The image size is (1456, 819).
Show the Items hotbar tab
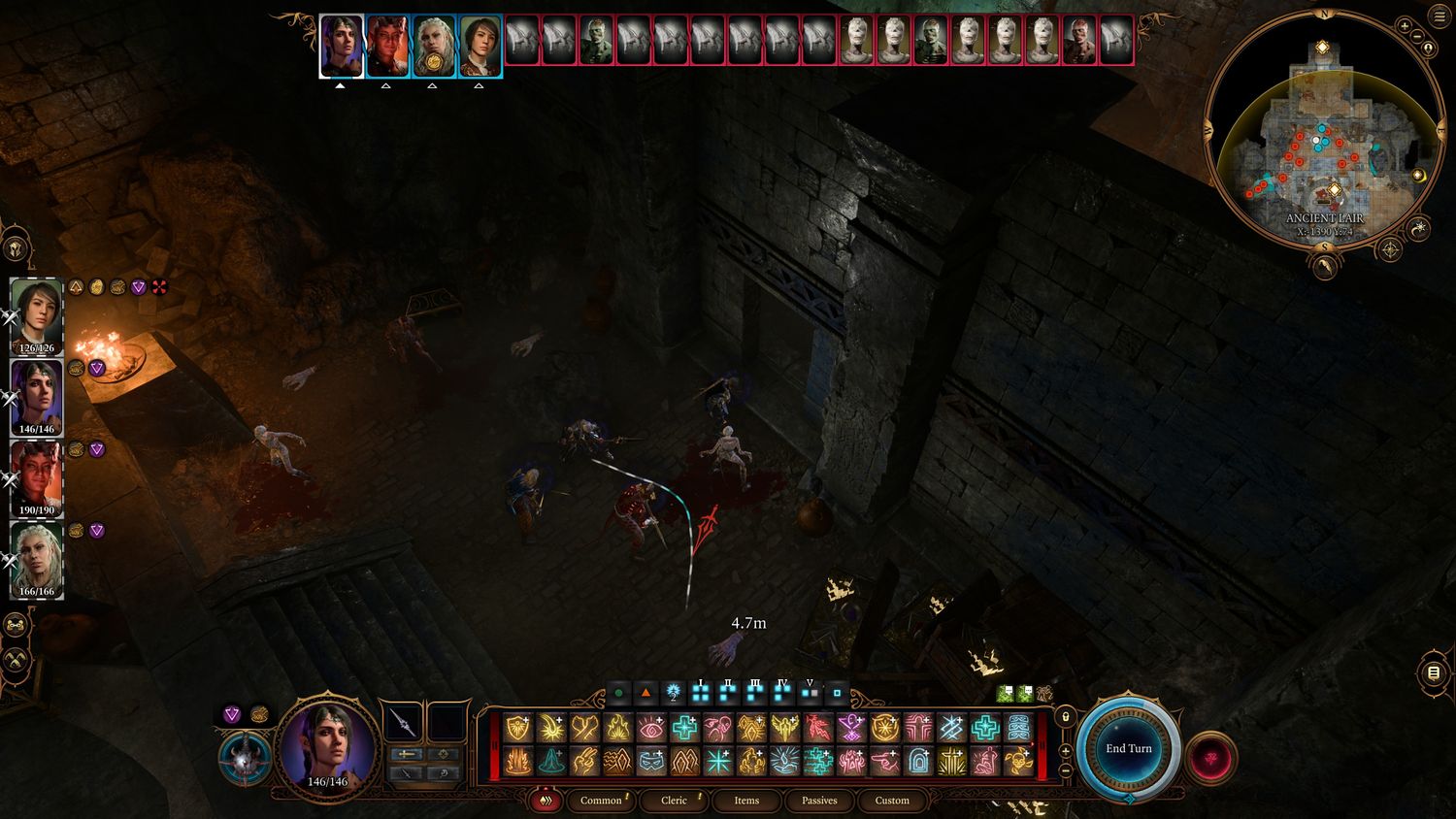tap(746, 801)
